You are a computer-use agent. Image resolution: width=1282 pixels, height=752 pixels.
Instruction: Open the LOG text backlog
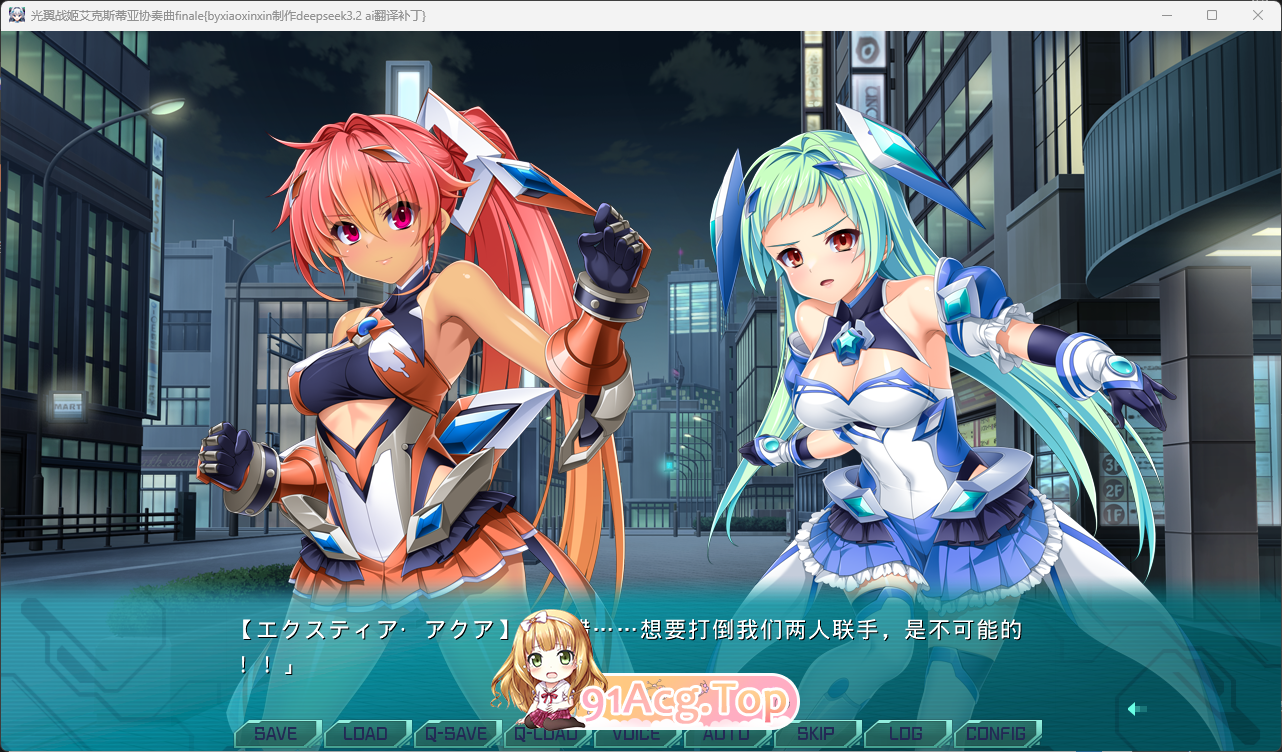(x=906, y=733)
